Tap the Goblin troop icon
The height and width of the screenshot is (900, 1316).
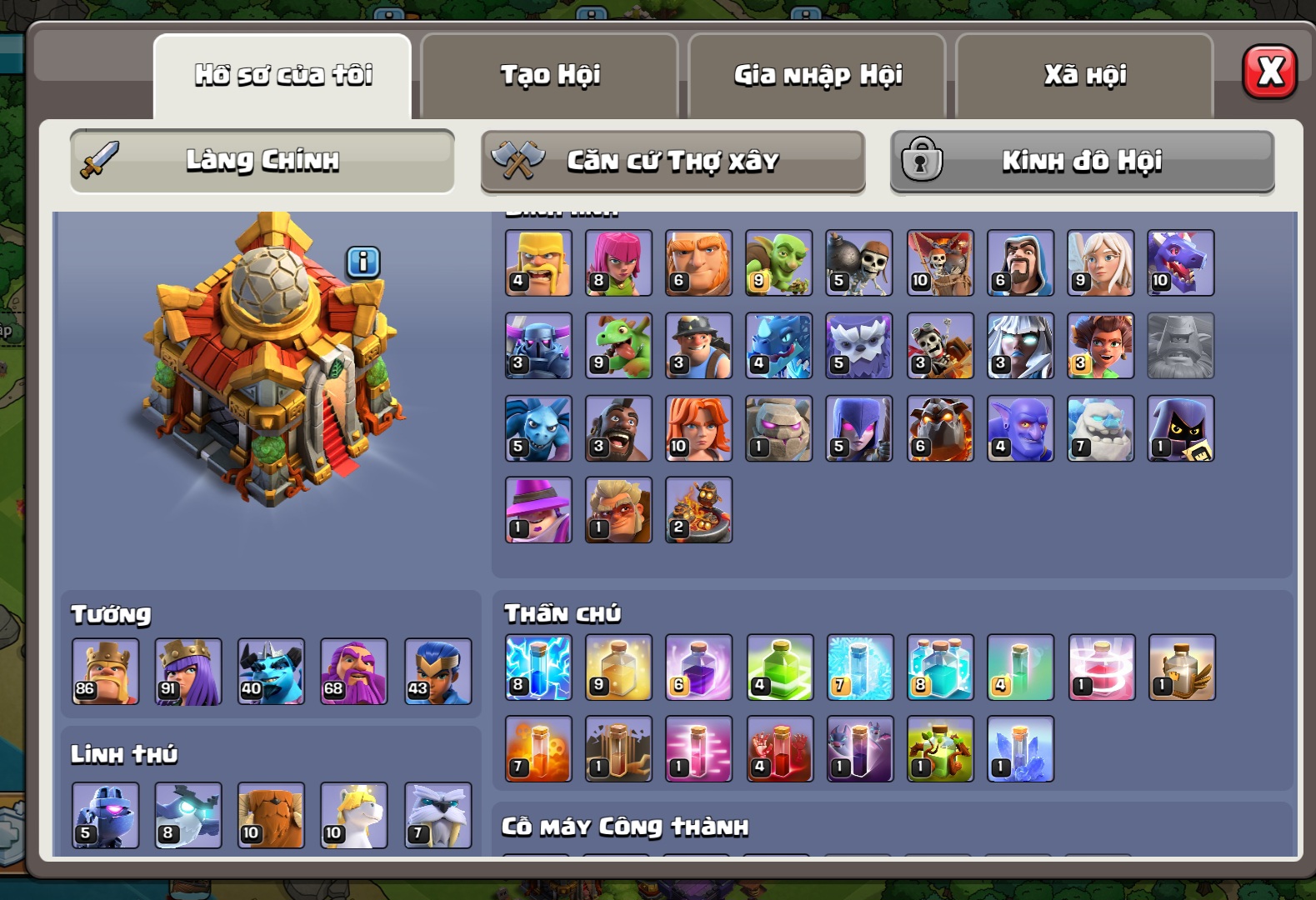[778, 263]
